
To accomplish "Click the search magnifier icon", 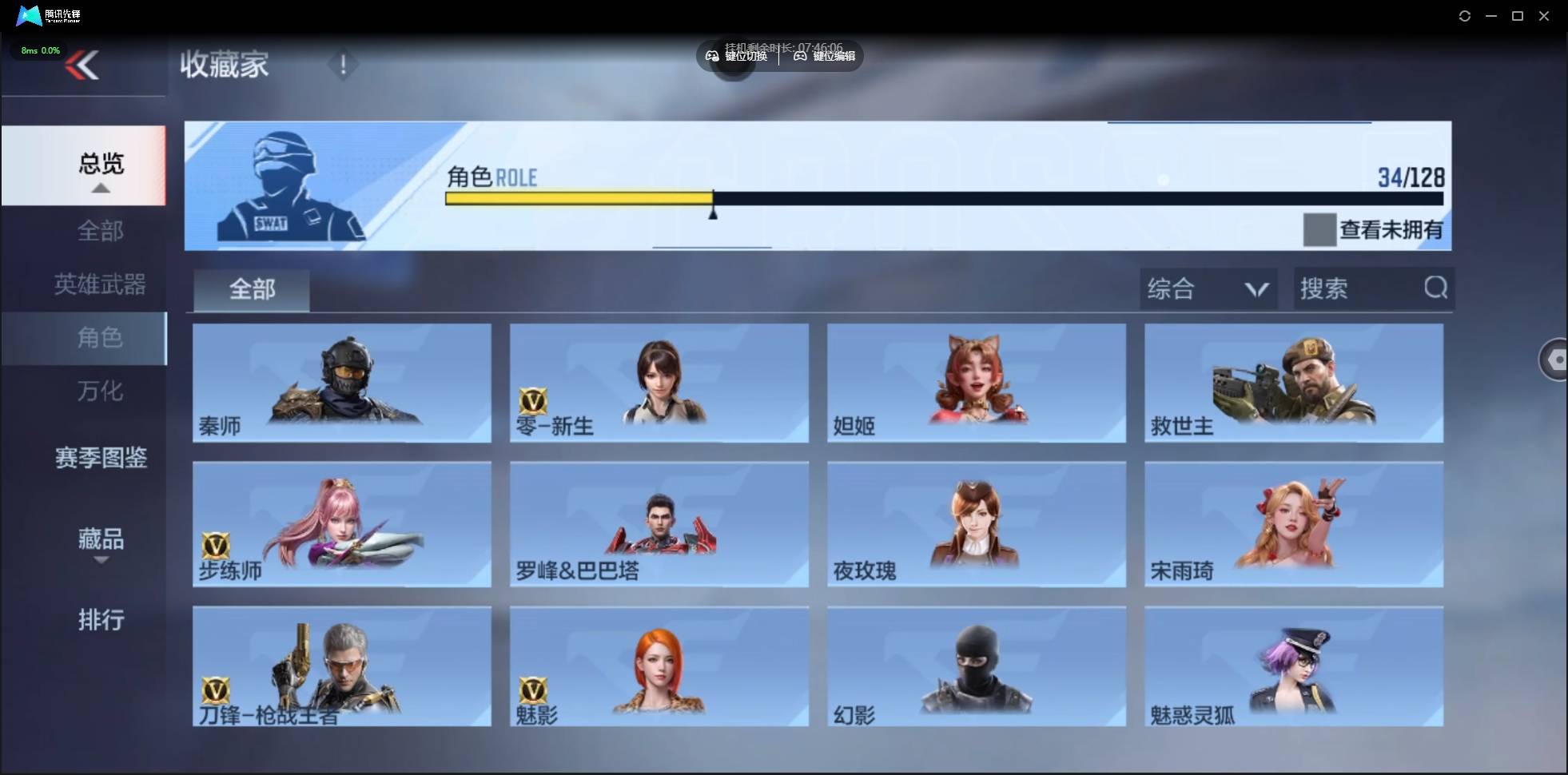I will pos(1436,288).
